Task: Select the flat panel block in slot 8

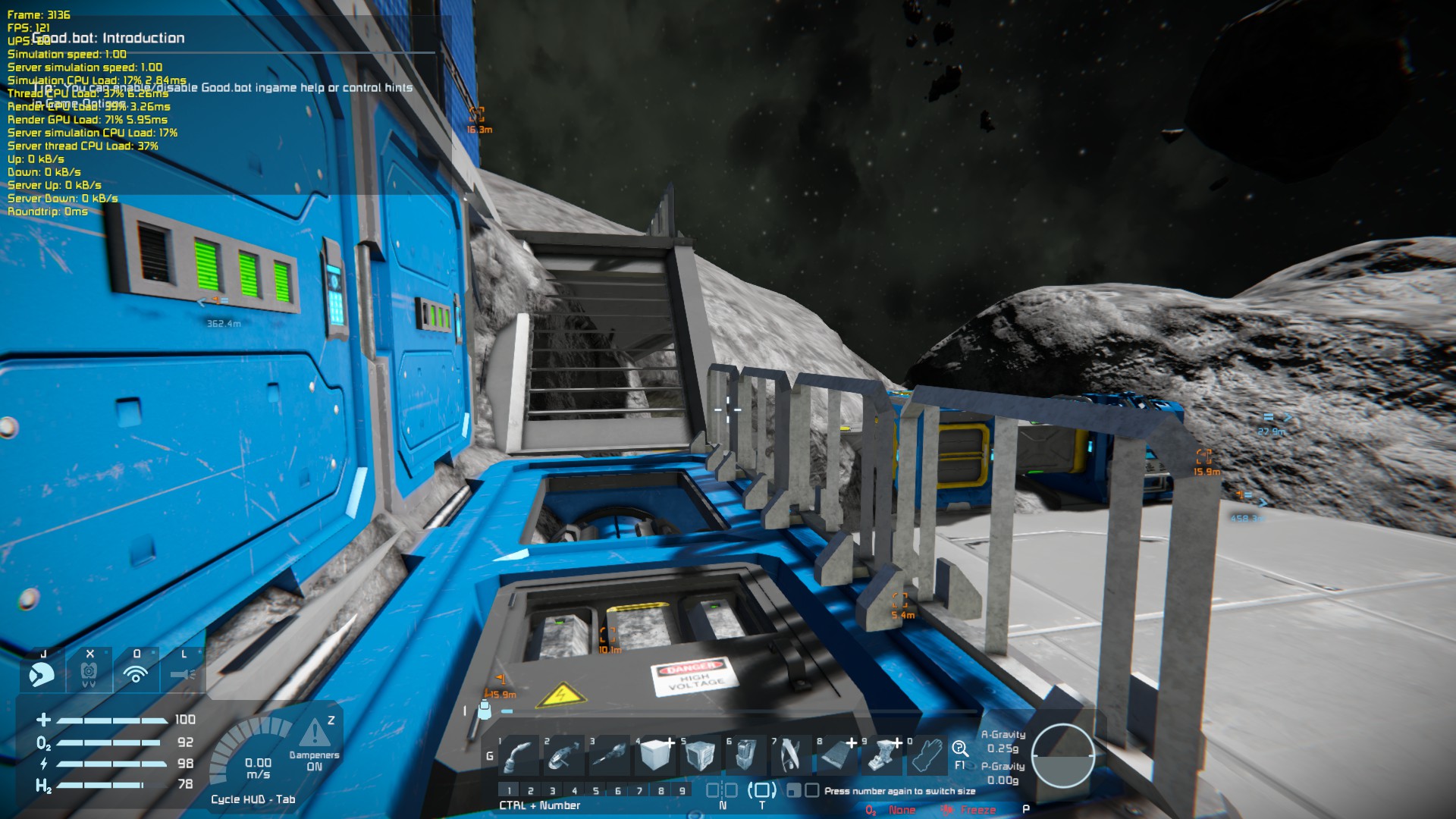Action: click(836, 755)
